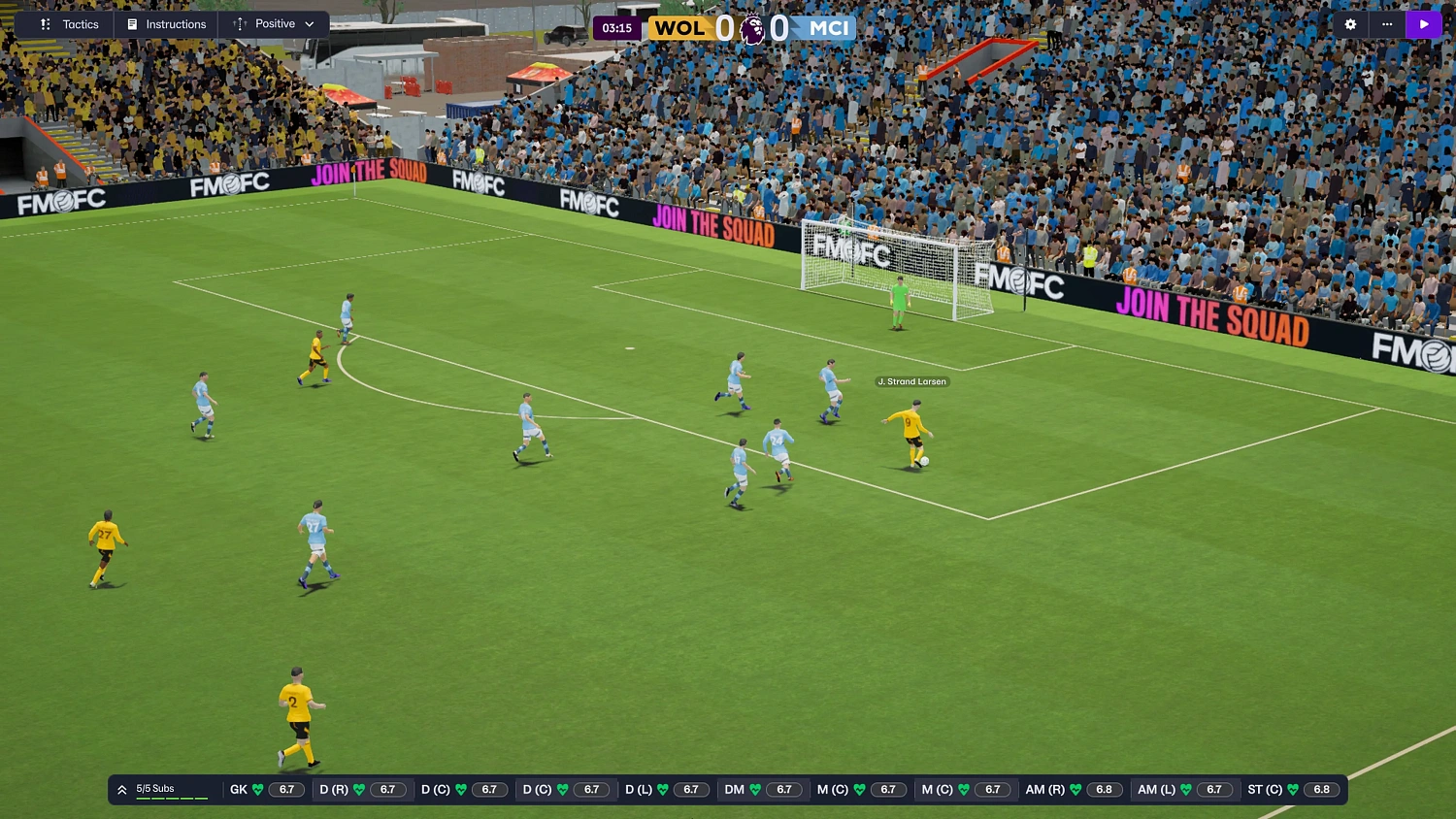
Task: Open the more options ellipsis icon
Action: pos(1386,24)
